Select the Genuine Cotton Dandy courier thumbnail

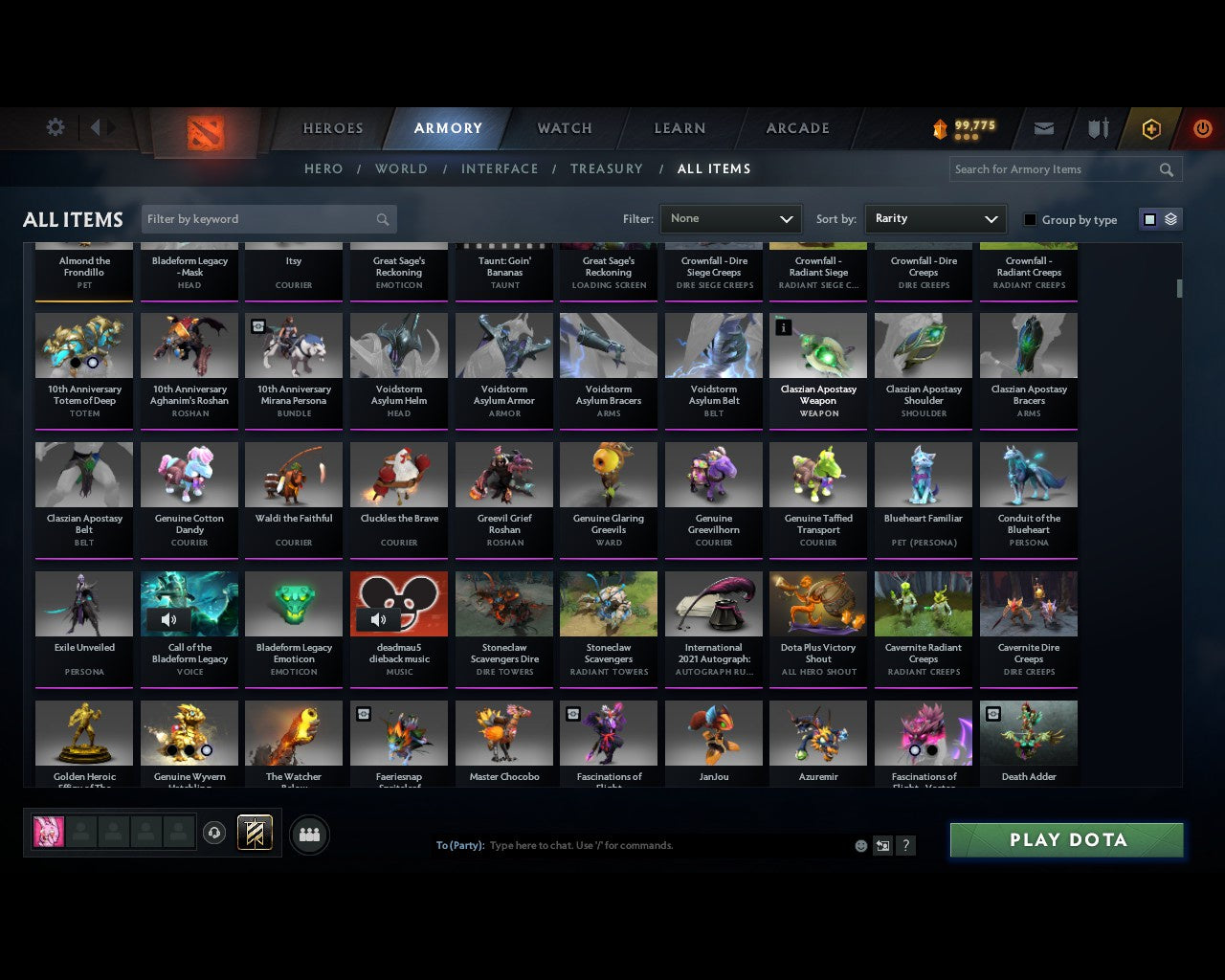coord(189,475)
